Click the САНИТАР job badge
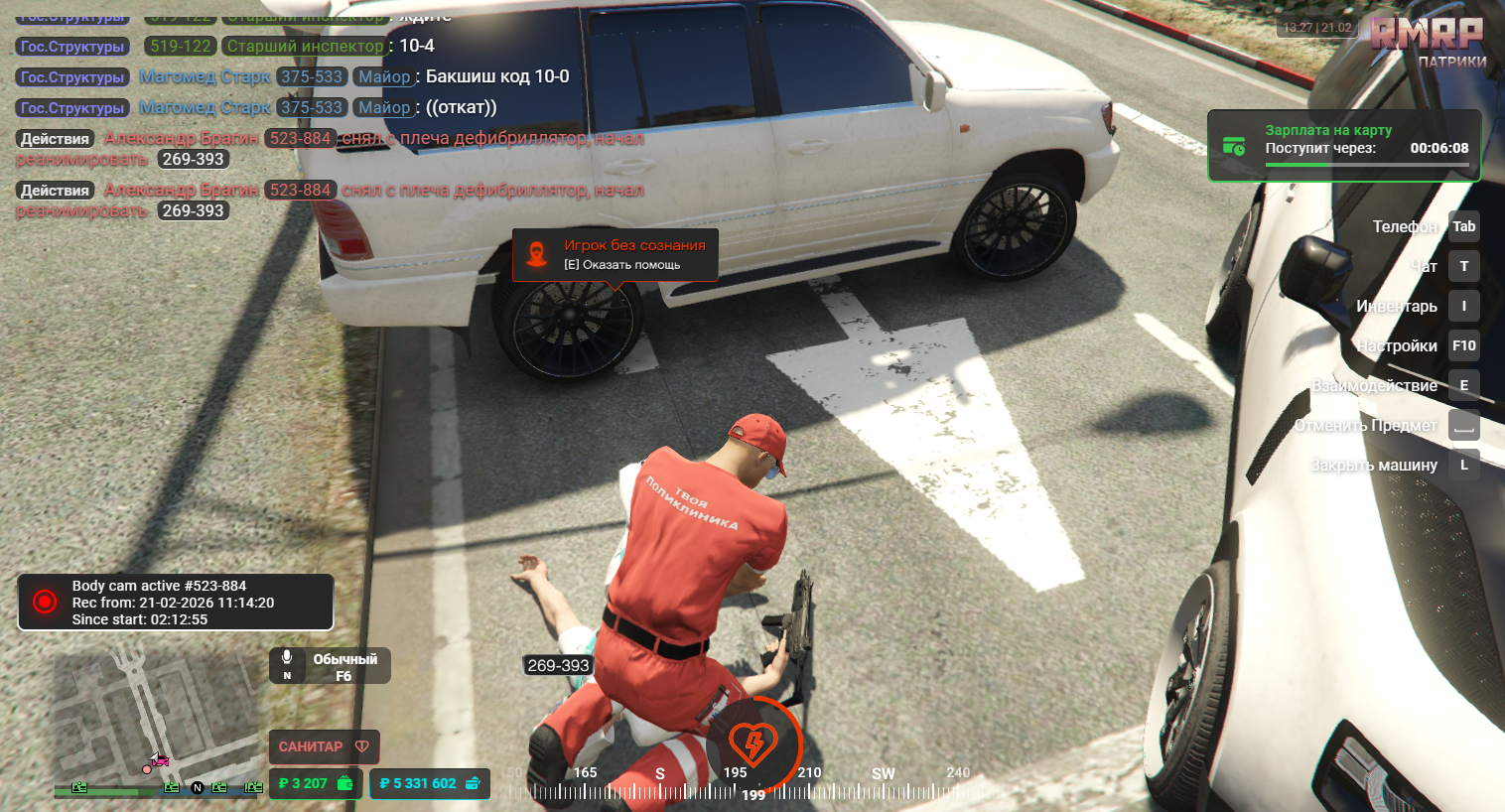This screenshot has height=812, width=1505. tap(323, 746)
